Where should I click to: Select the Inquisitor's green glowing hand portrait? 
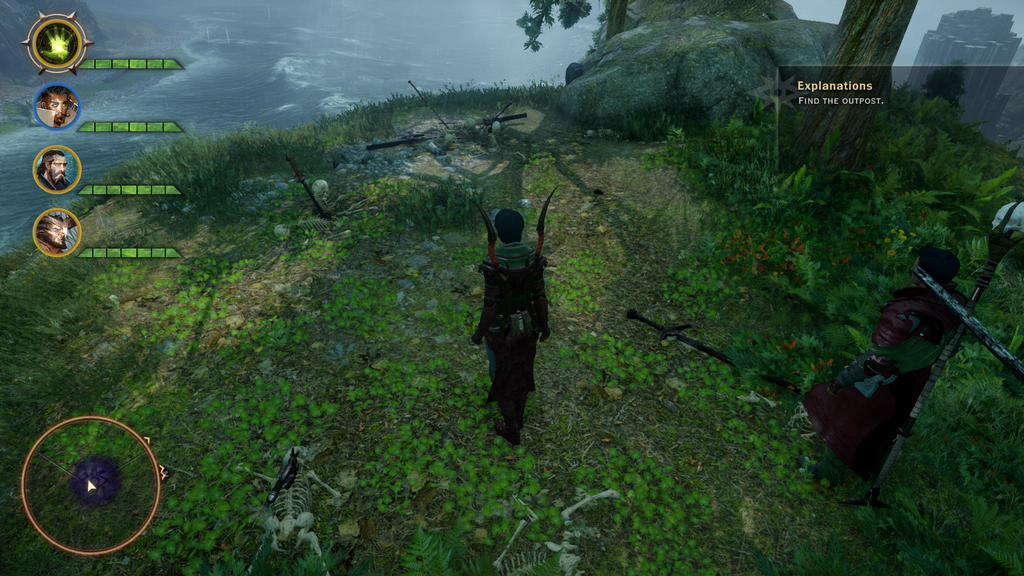tap(57, 43)
